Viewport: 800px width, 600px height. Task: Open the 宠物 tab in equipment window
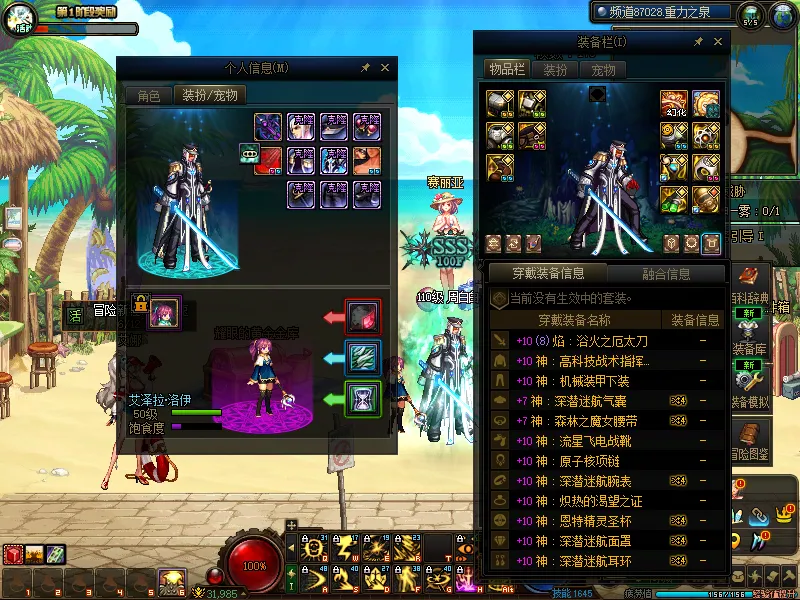click(x=603, y=69)
